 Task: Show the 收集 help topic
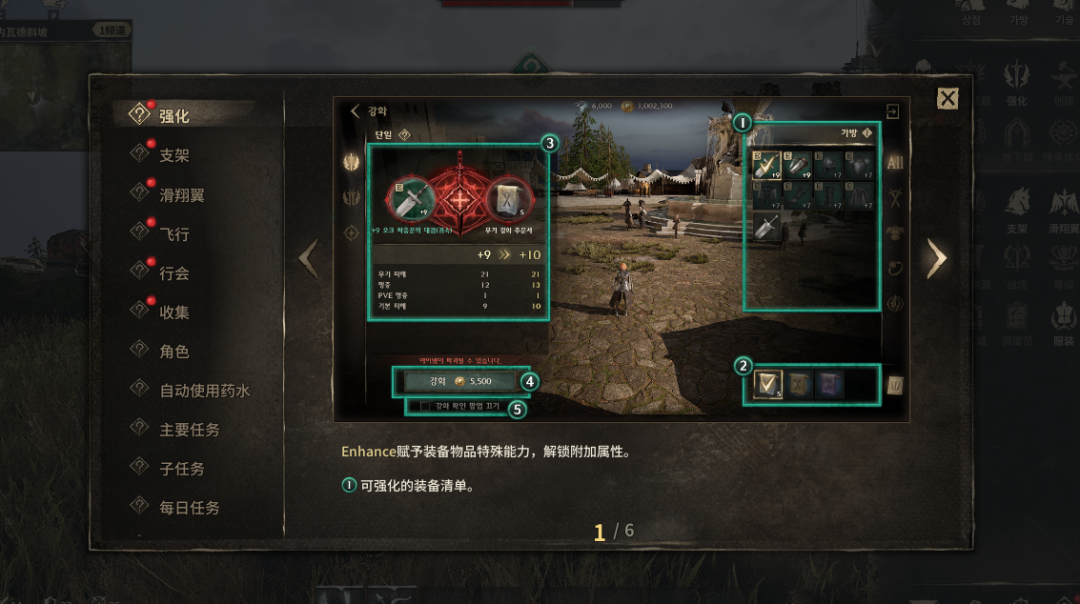(174, 312)
